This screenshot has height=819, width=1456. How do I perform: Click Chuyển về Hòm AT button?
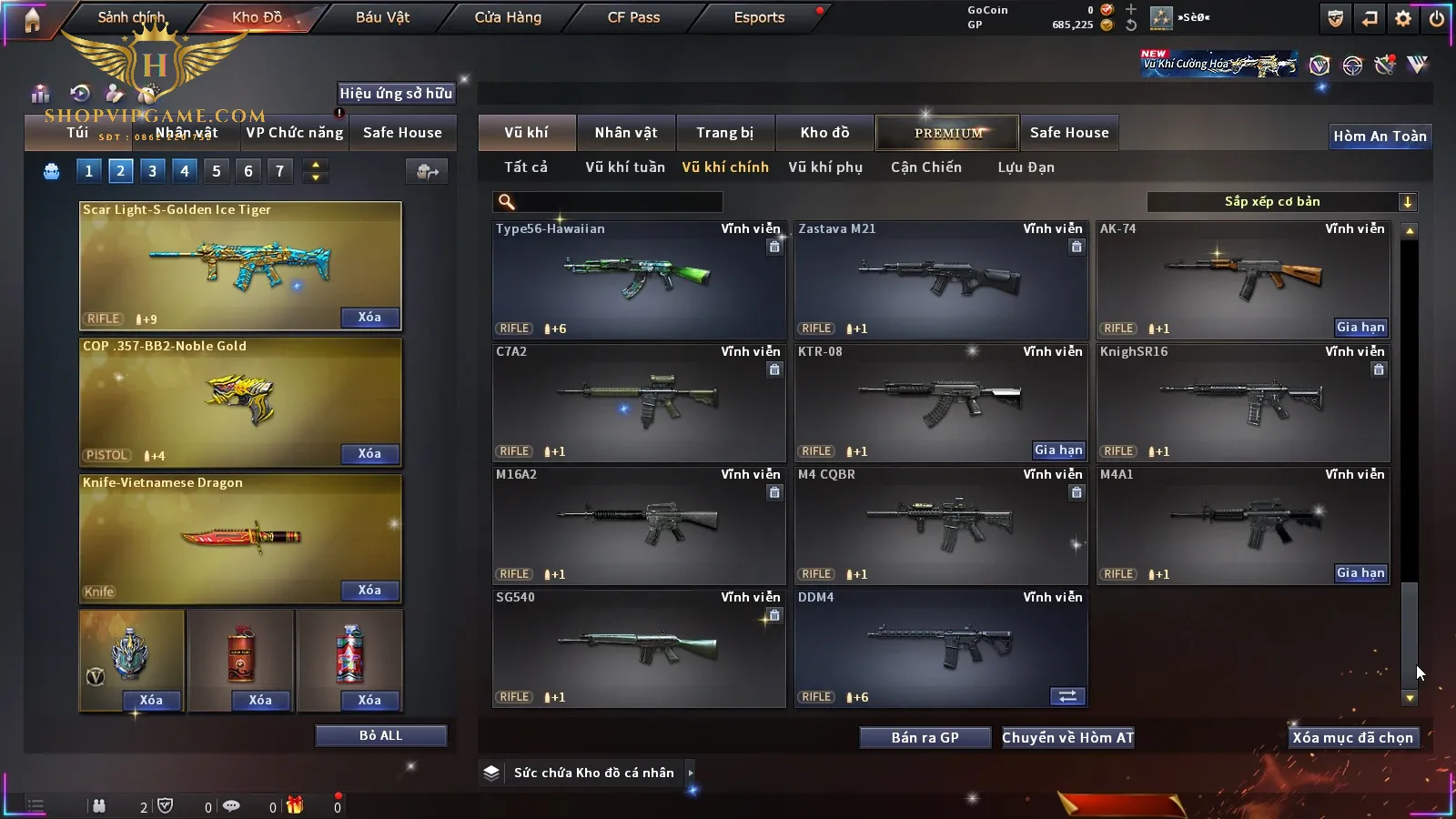1067,738
